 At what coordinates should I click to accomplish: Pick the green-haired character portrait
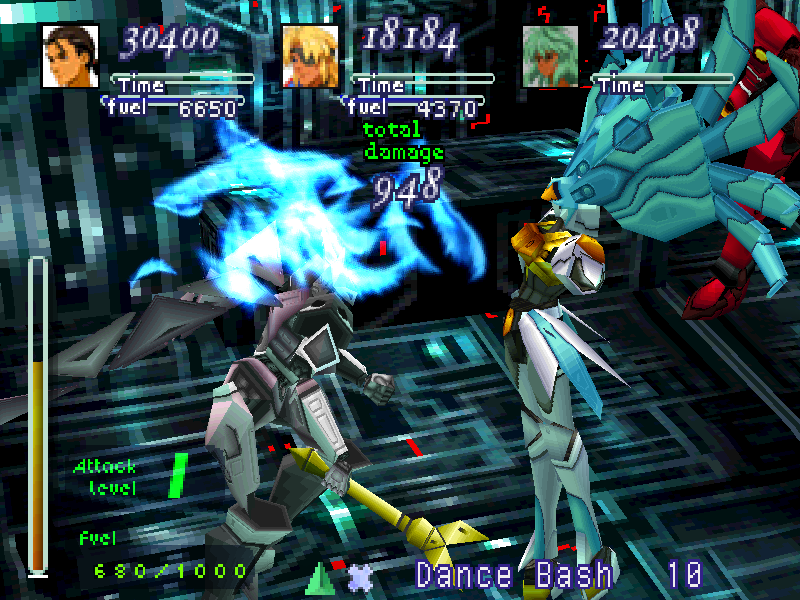coord(551,56)
